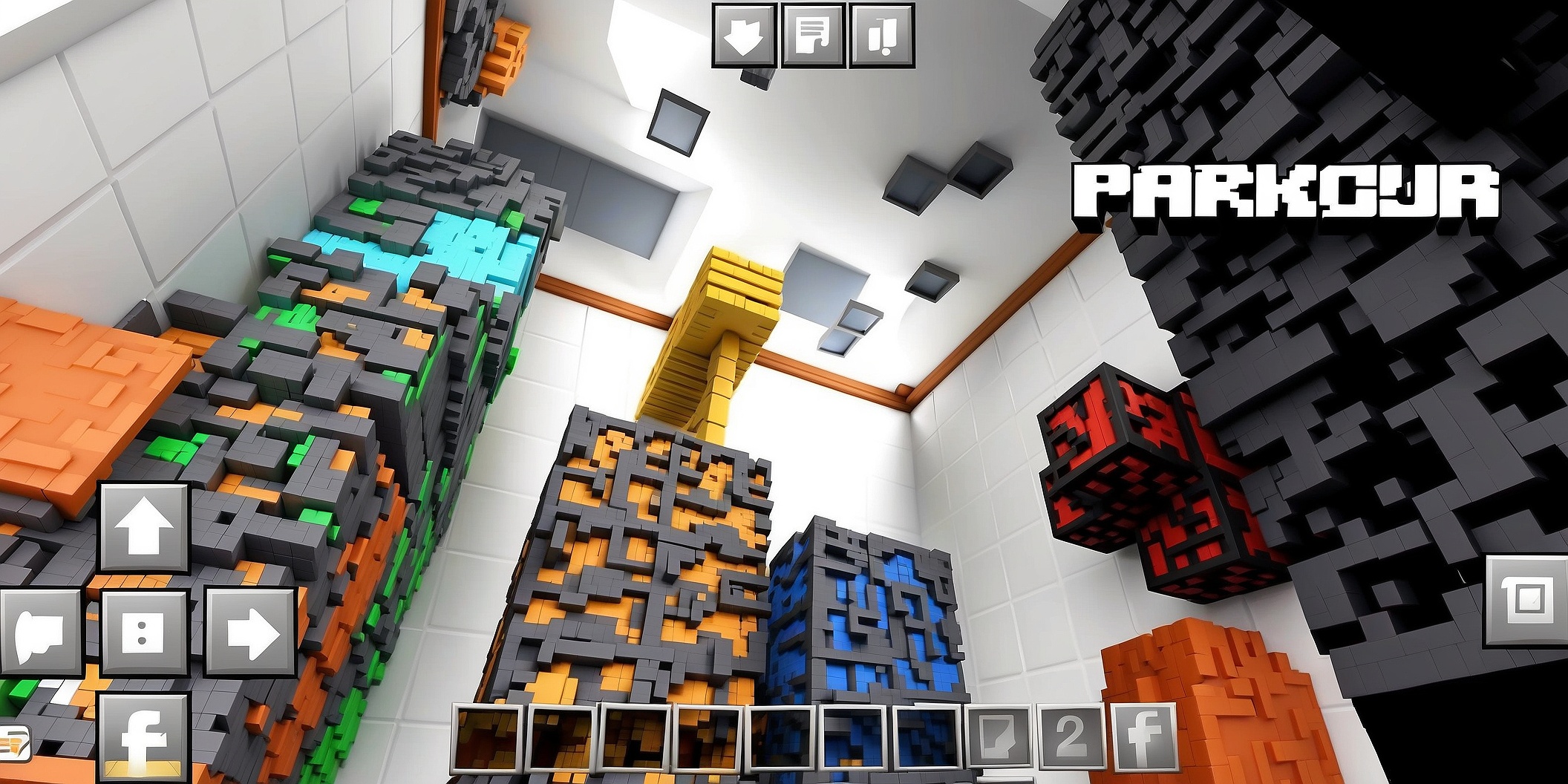Click the download arrow icon at top
Image resolution: width=1568 pixels, height=784 pixels.
pyautogui.click(x=745, y=35)
